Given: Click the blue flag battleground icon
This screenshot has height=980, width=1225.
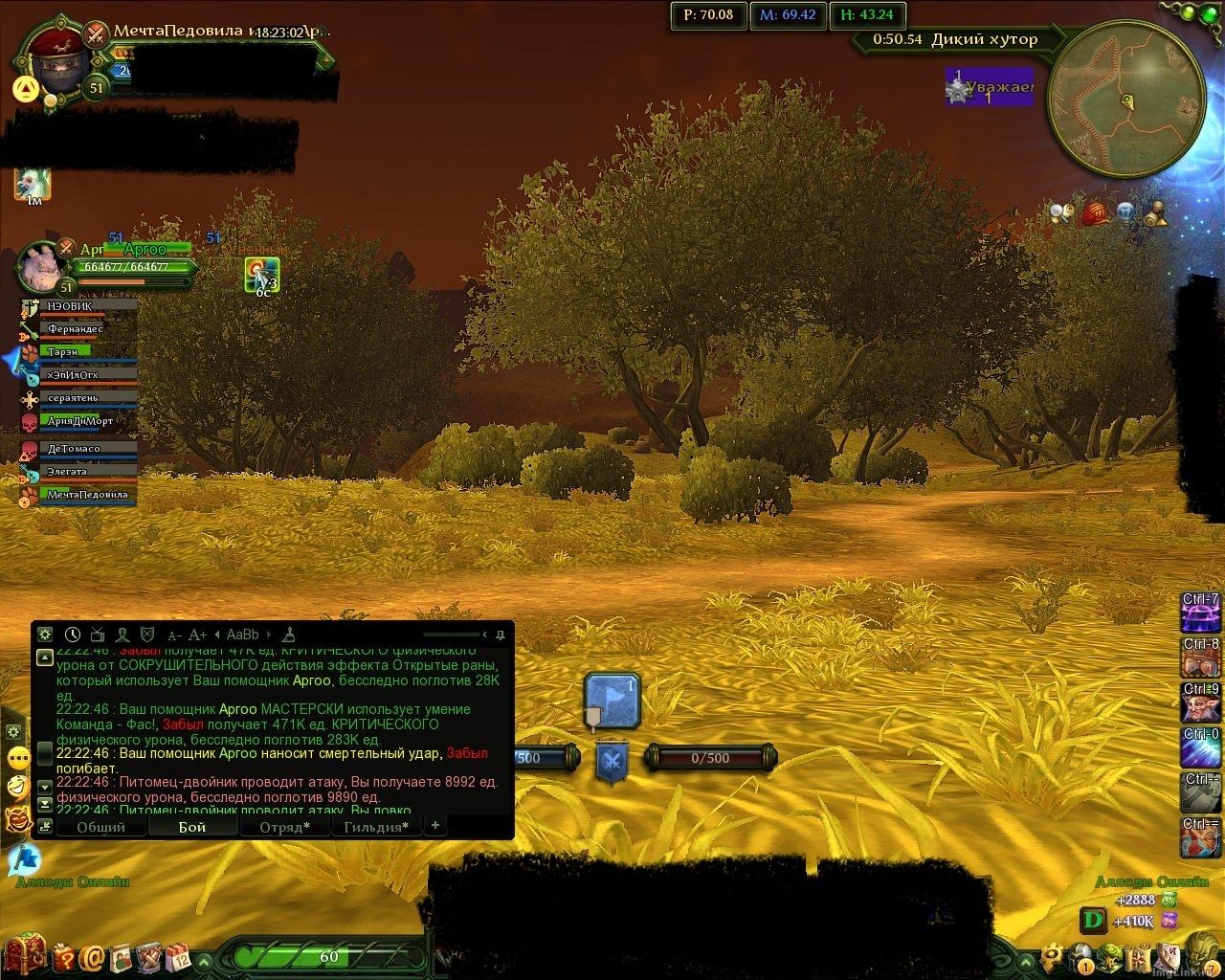Looking at the screenshot, I should (612, 701).
